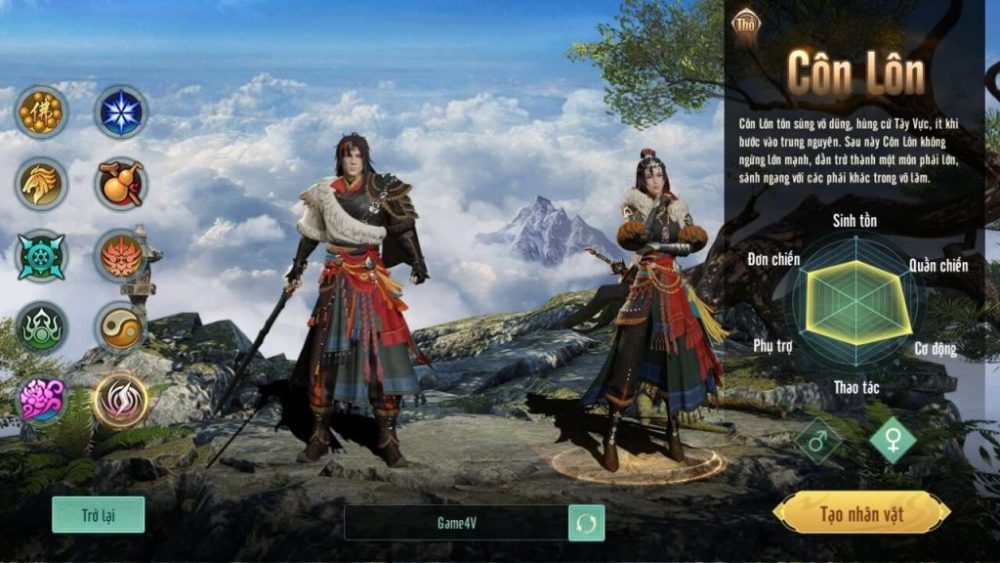Pick the blue star snowflake sect icon

pyautogui.click(x=121, y=111)
